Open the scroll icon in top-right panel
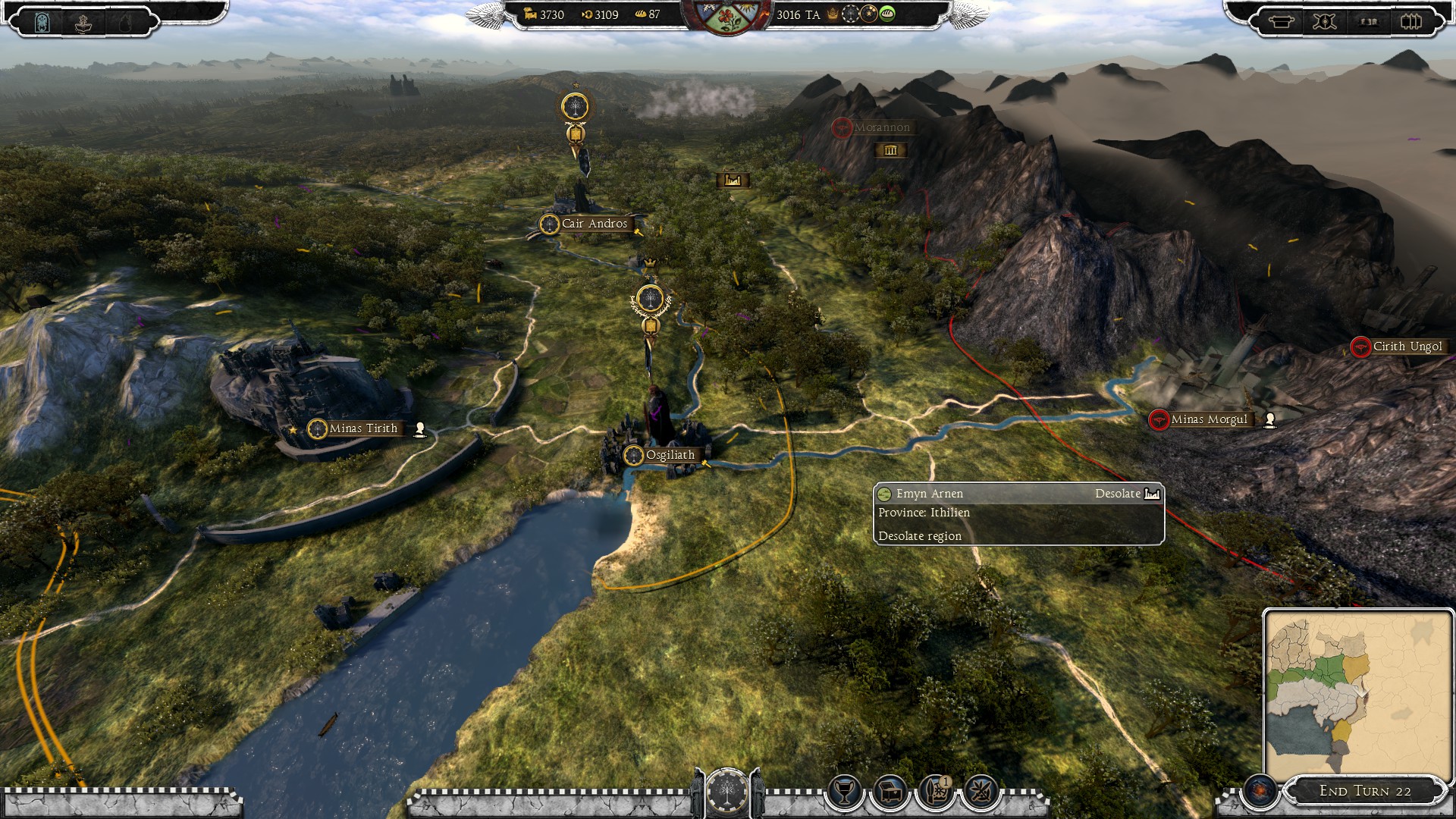This screenshot has width=1456, height=819. point(1282,21)
